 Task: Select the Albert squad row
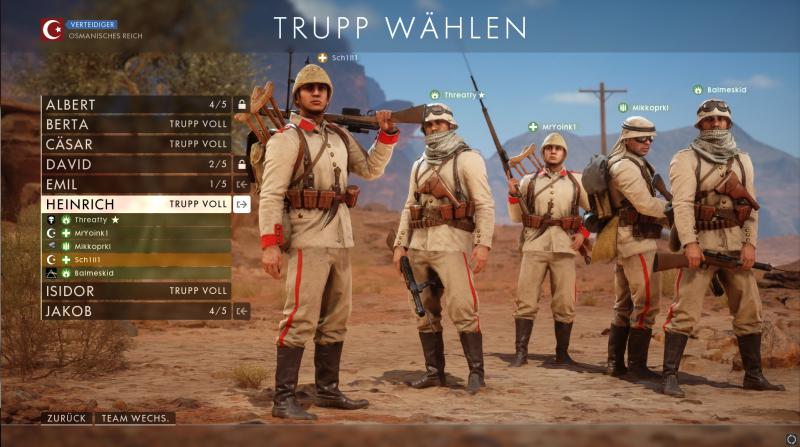[136, 105]
